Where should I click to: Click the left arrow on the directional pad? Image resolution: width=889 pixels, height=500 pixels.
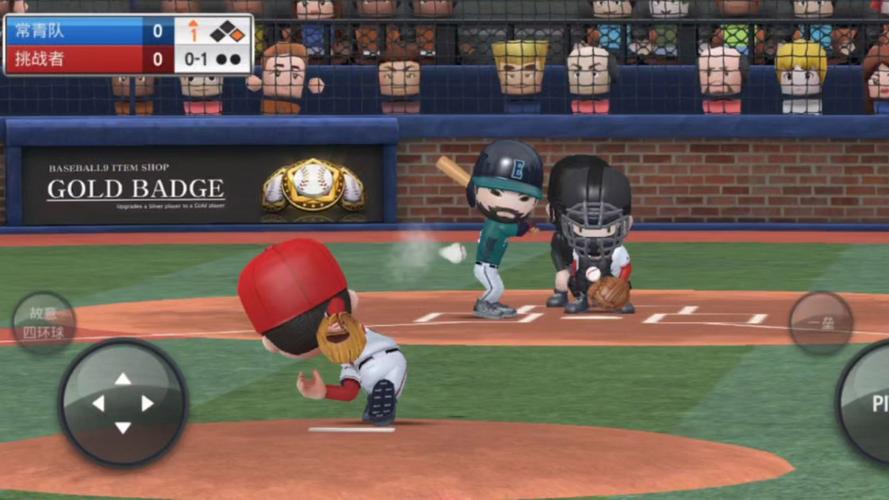coord(98,403)
